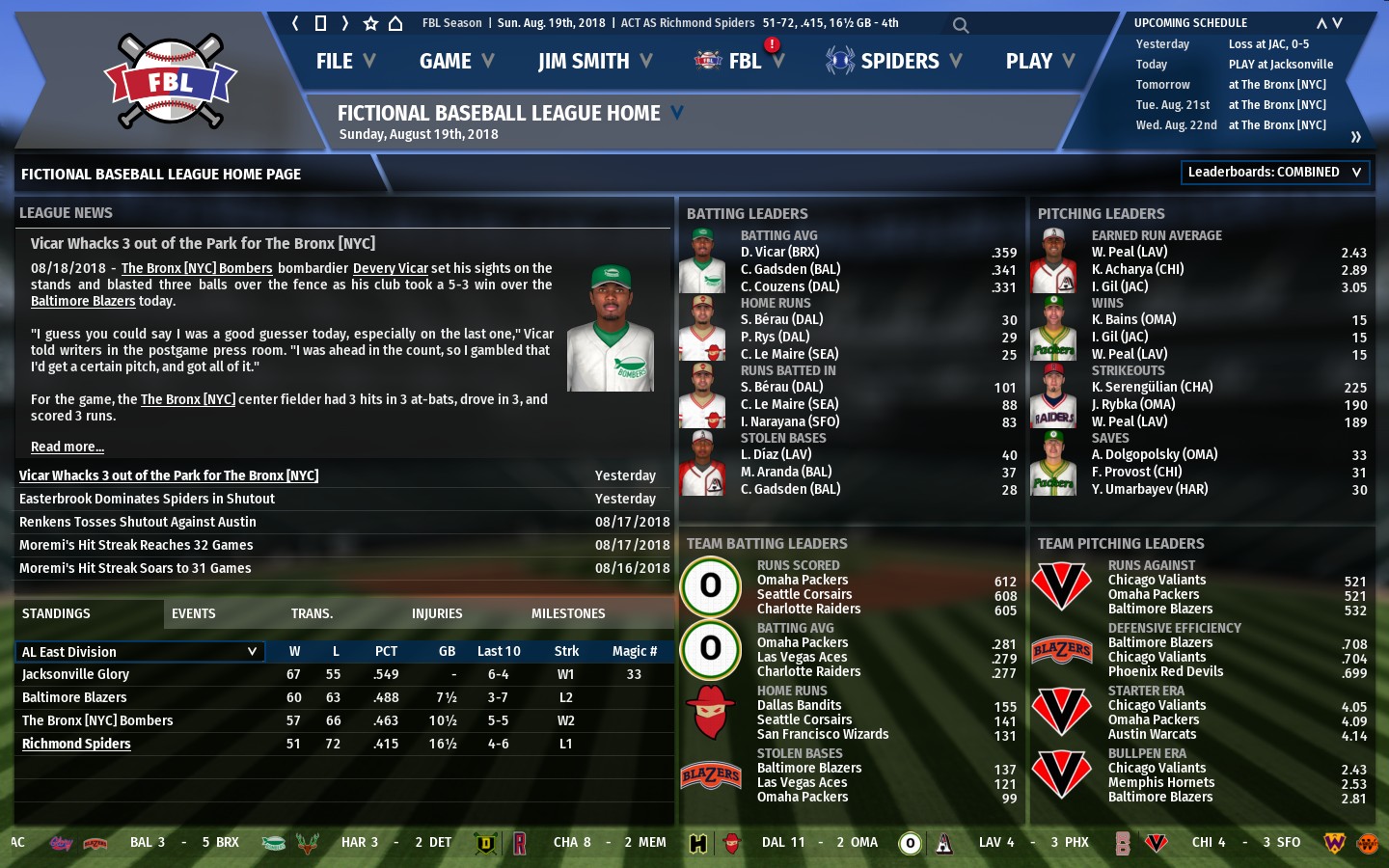Go to home screen via house icon
Viewport: 1389px width, 868px height.
pyautogui.click(x=395, y=23)
